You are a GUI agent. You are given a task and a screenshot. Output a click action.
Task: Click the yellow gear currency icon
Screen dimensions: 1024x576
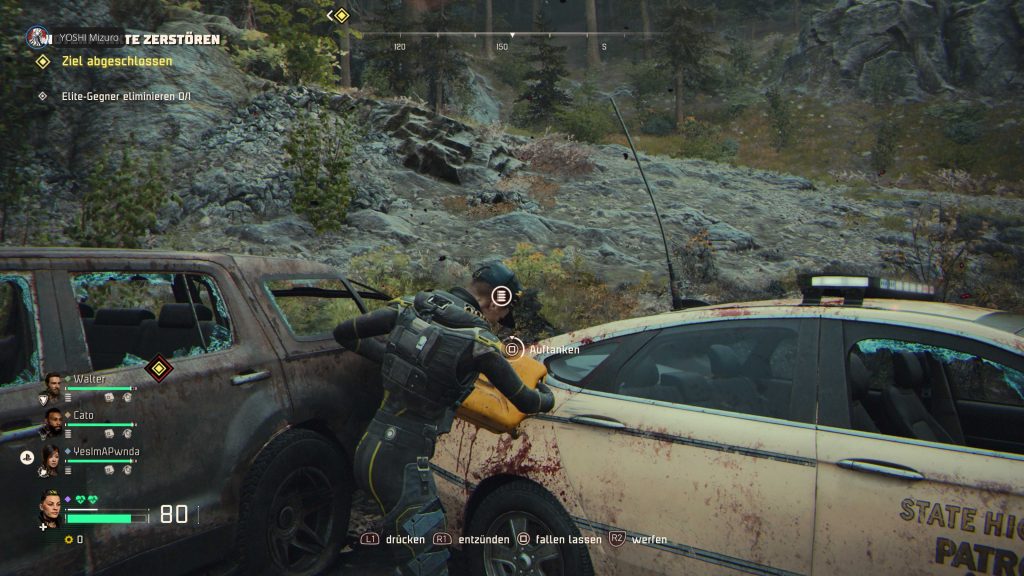coord(68,539)
